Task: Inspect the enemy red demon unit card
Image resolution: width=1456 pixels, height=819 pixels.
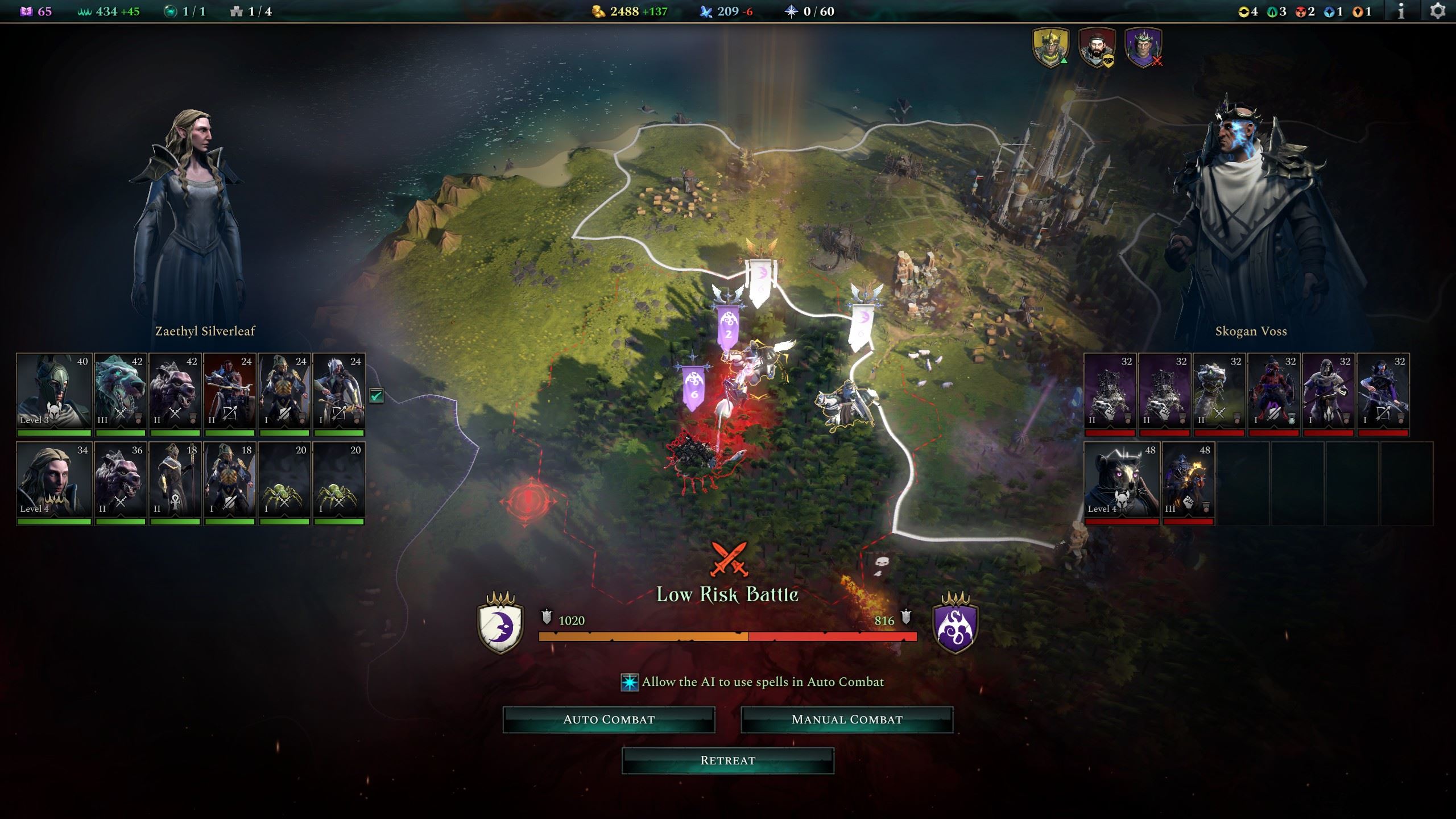Action: [1274, 391]
